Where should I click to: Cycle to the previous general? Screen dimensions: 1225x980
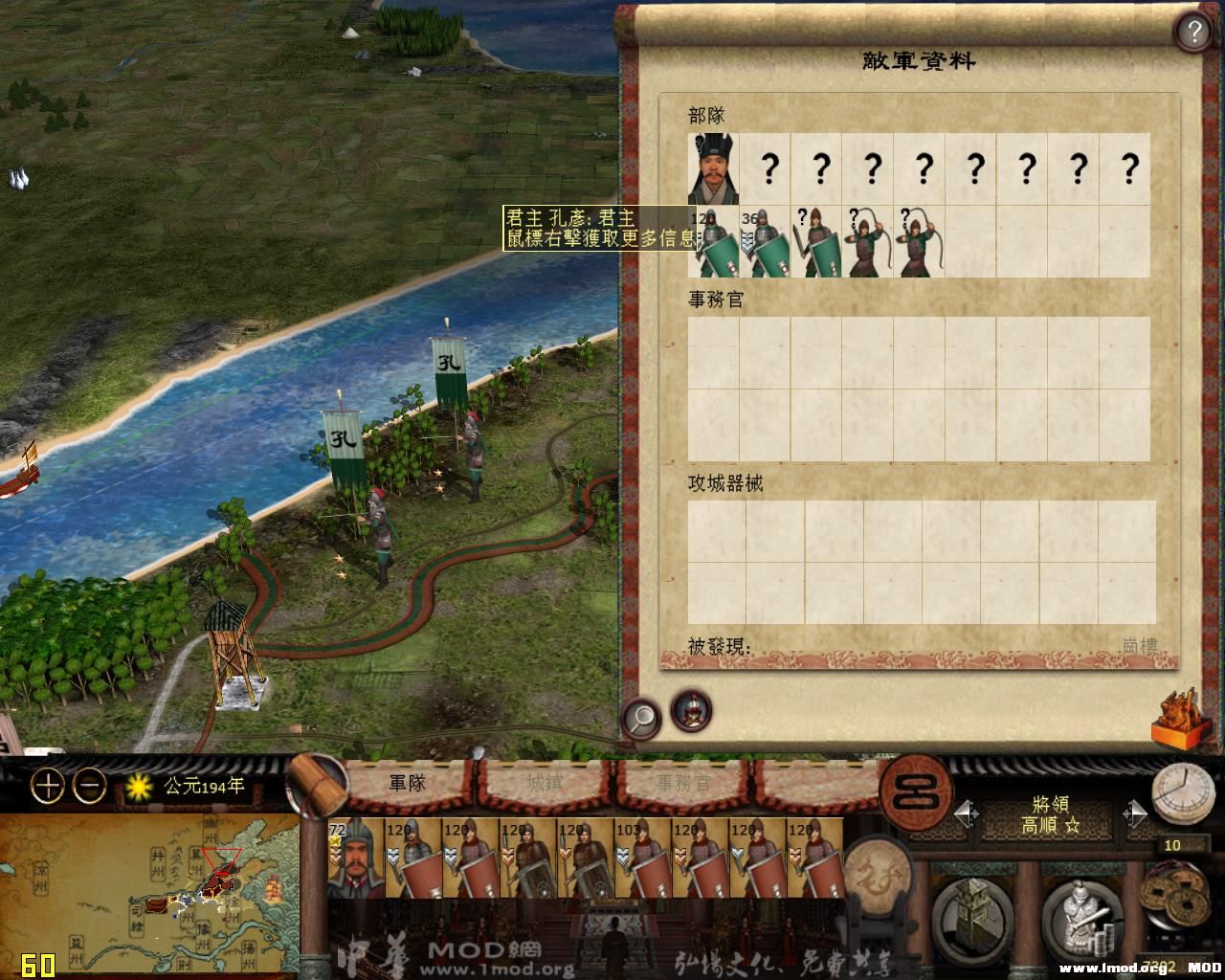(967, 814)
